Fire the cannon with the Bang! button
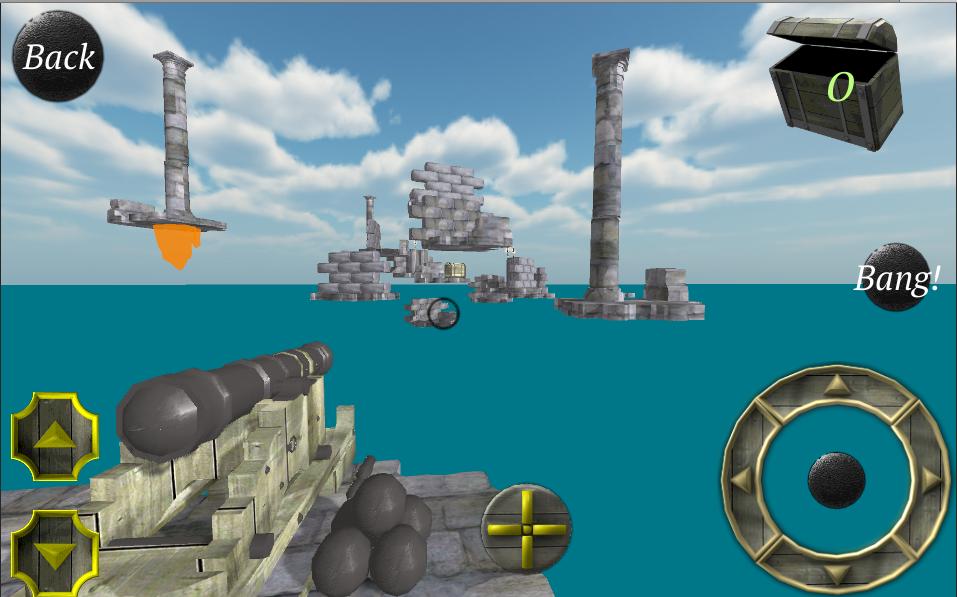 (895, 278)
